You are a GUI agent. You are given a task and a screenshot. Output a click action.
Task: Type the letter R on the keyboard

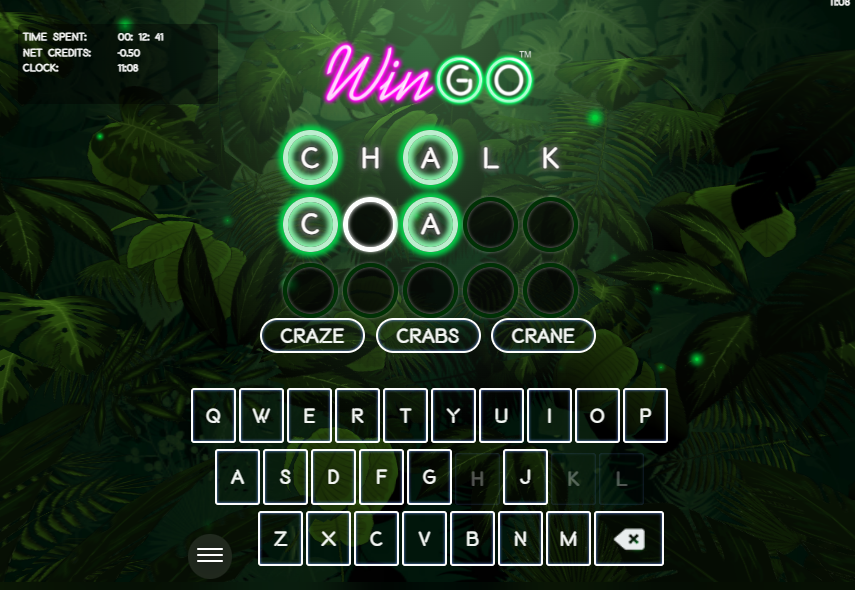[357, 416]
